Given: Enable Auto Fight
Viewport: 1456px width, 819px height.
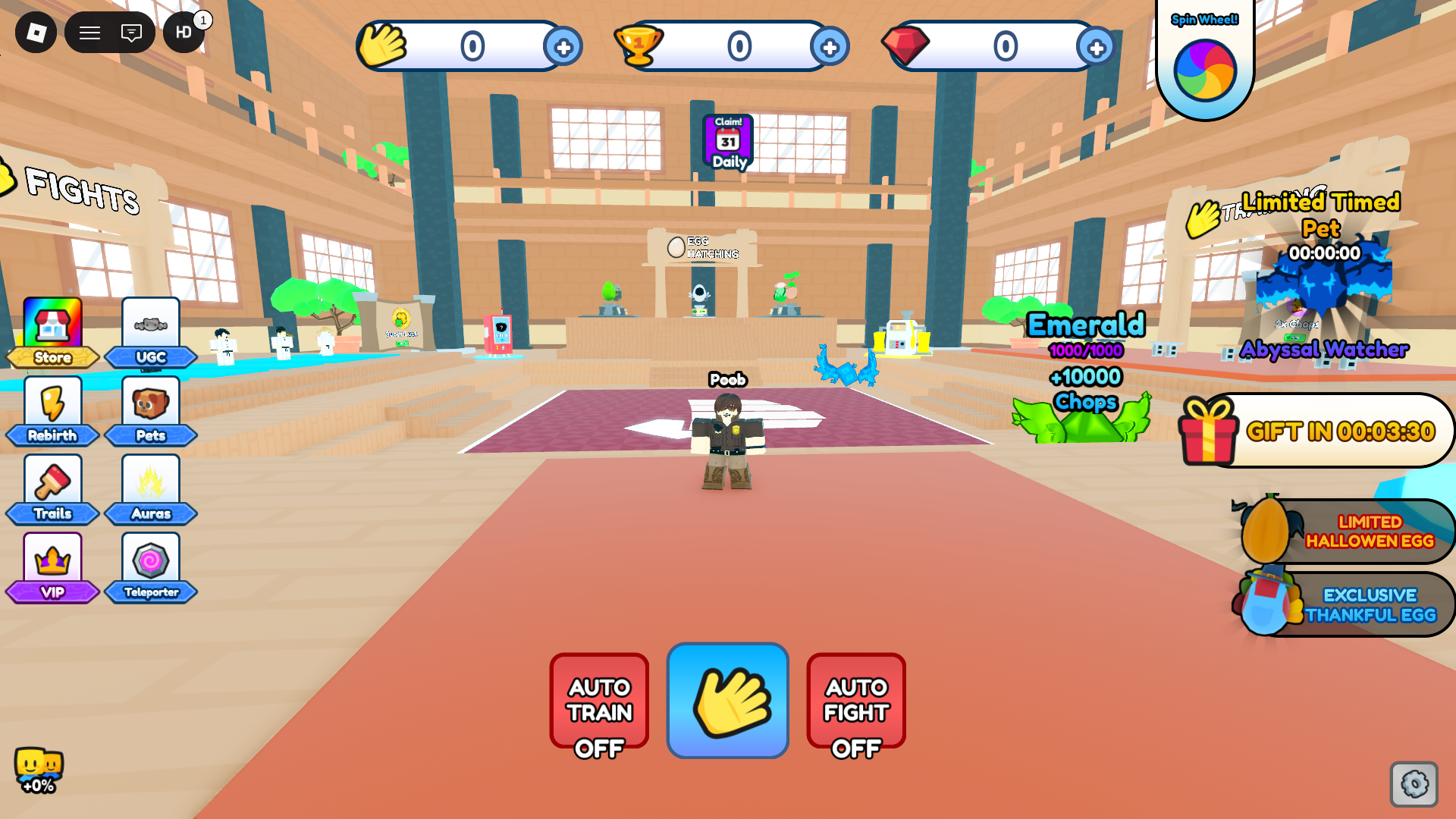Looking at the screenshot, I should click(x=855, y=701).
